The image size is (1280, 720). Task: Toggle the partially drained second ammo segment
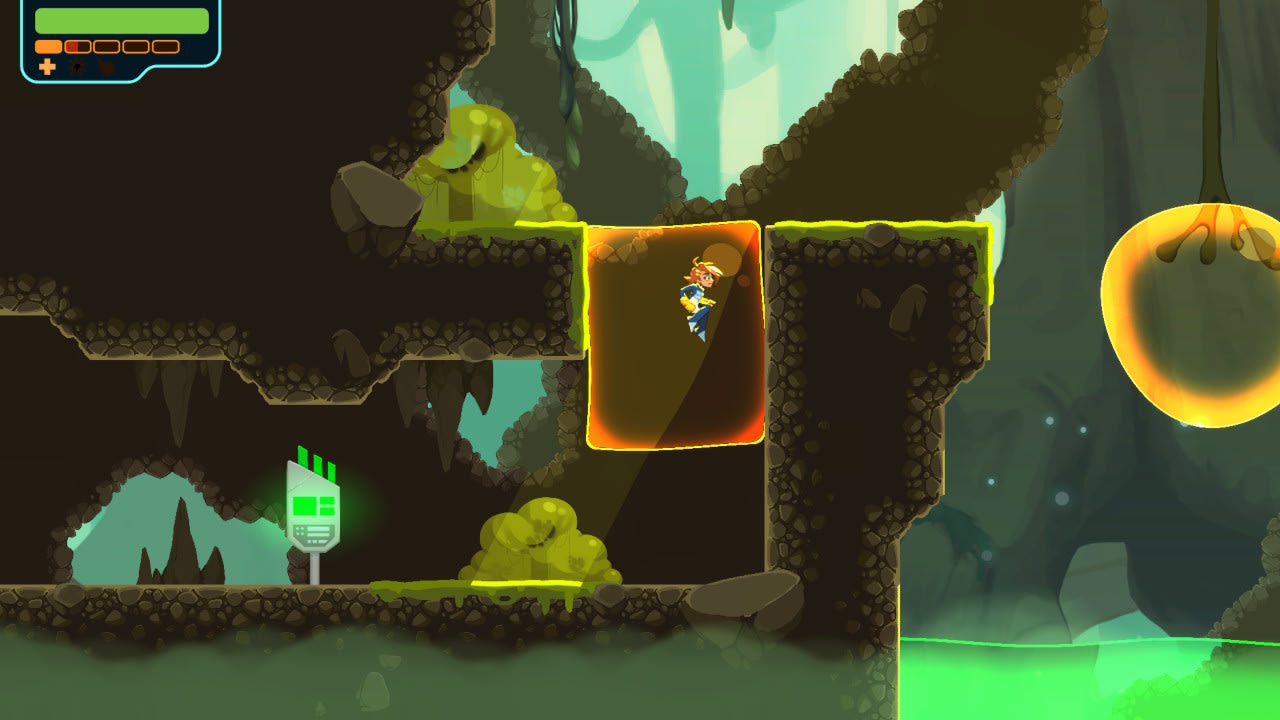[77, 47]
